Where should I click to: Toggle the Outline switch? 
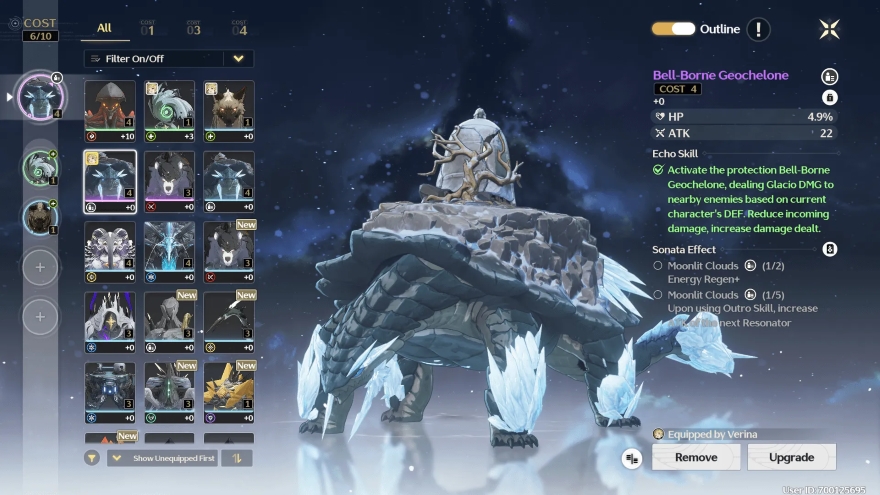pos(673,29)
